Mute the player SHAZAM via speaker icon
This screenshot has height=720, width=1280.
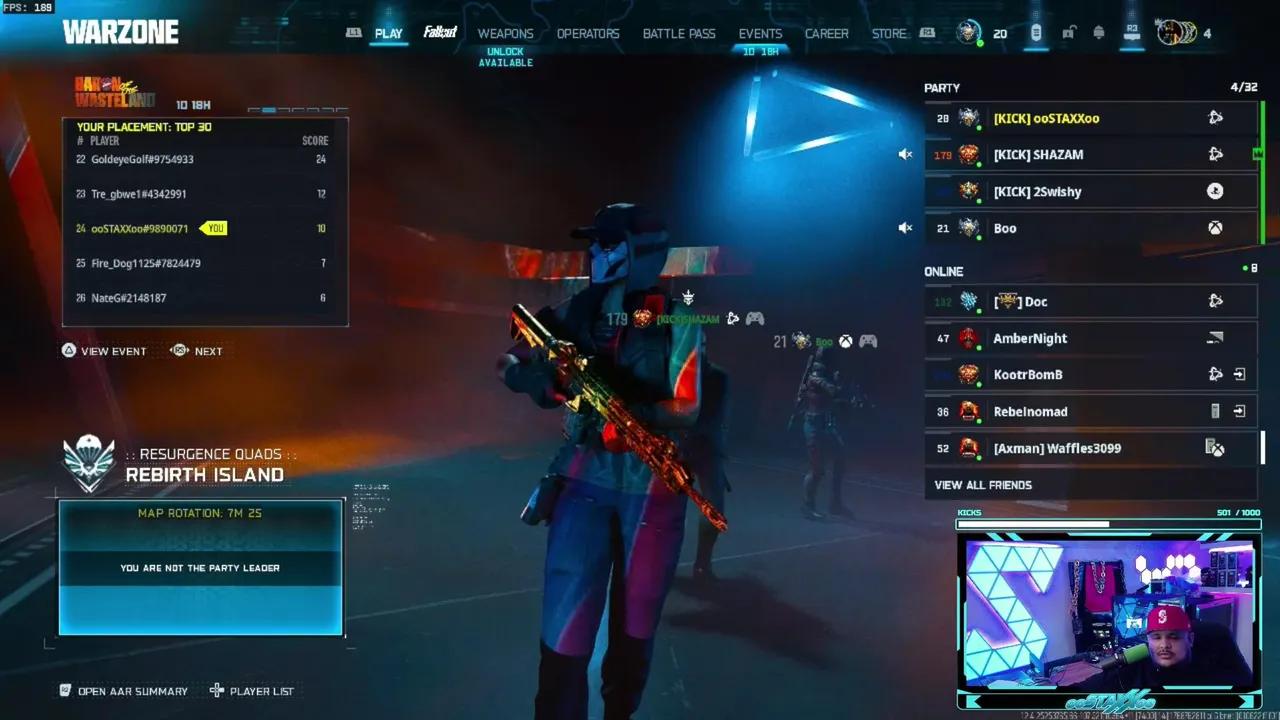pyautogui.click(x=905, y=154)
